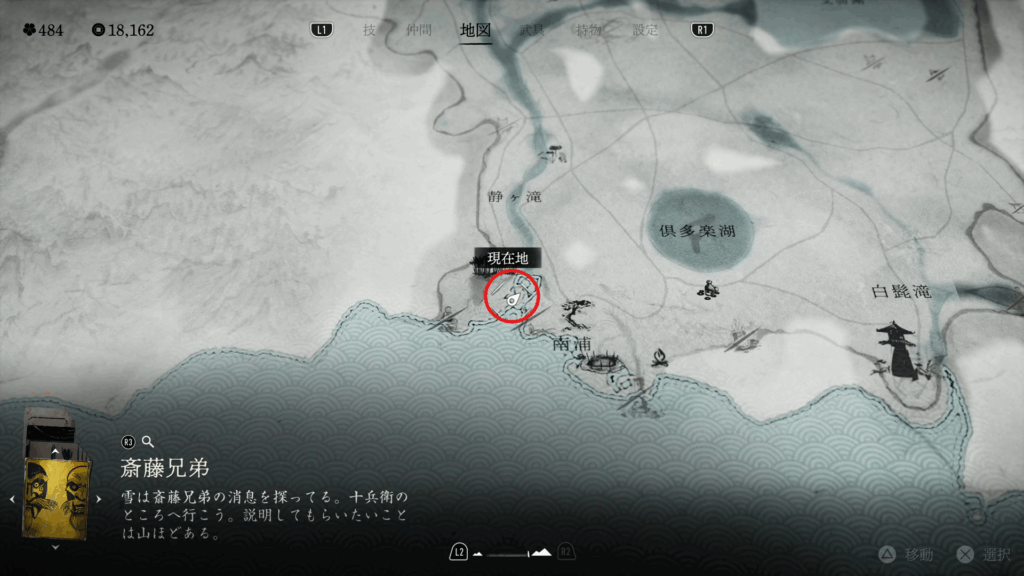Select the building marker north of 静ヶ滝
The height and width of the screenshot is (576, 1024).
(x=551, y=153)
